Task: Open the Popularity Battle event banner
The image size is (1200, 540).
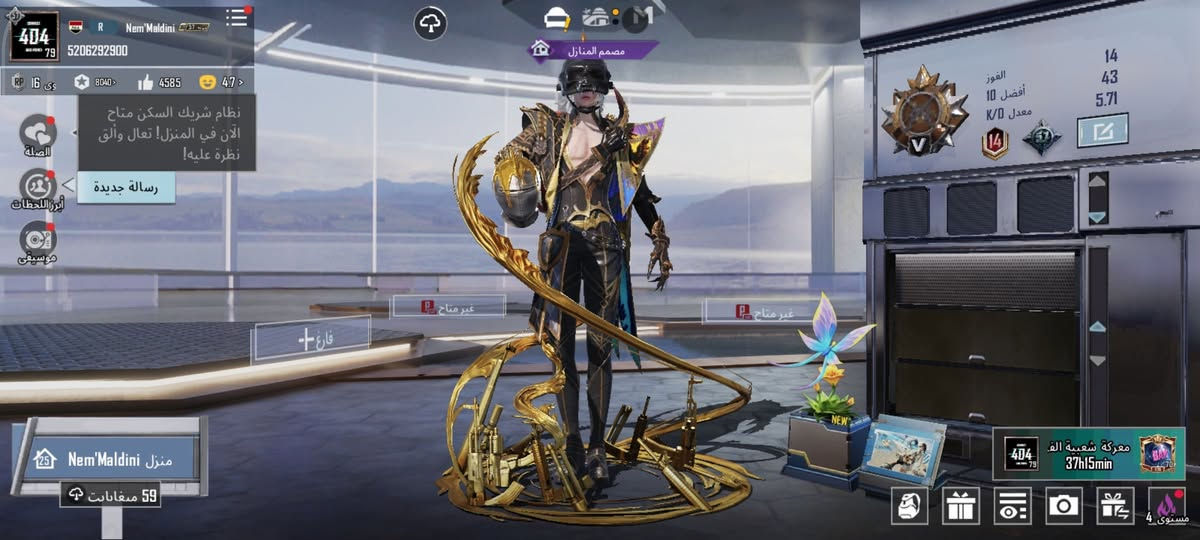Action: (x=1088, y=453)
